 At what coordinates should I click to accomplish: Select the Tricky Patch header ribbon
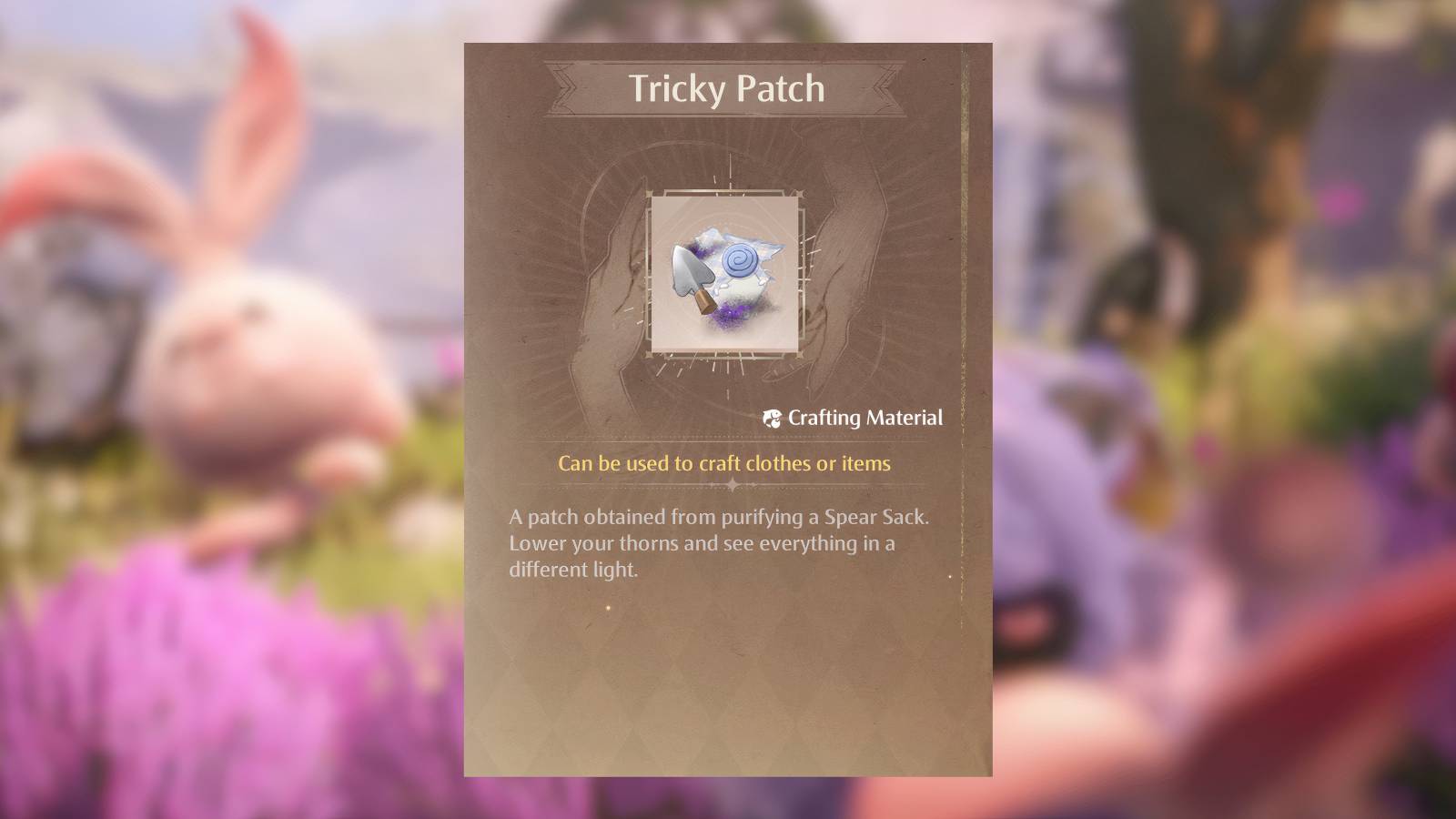point(725,89)
